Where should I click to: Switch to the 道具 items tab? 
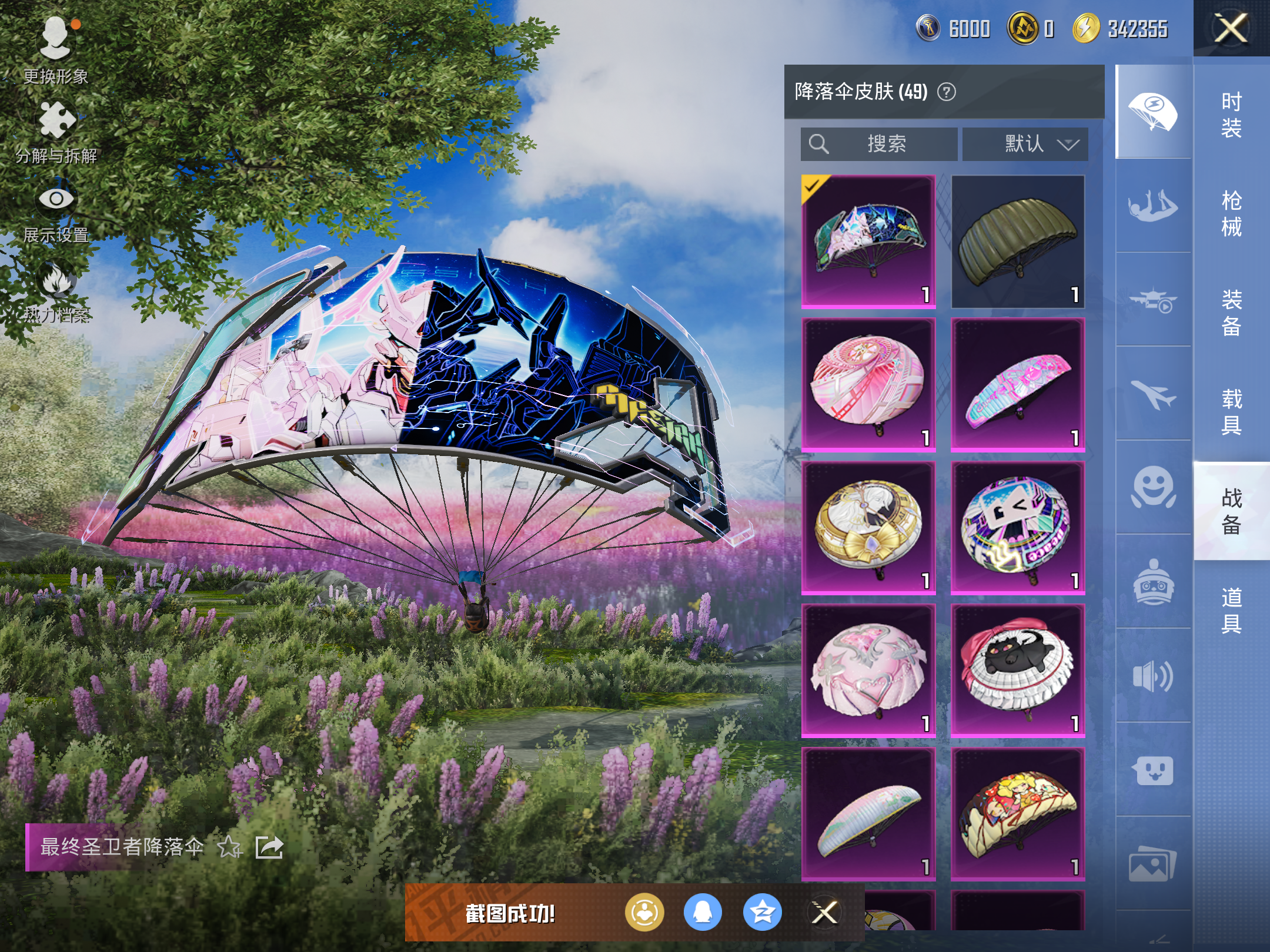point(1231,610)
